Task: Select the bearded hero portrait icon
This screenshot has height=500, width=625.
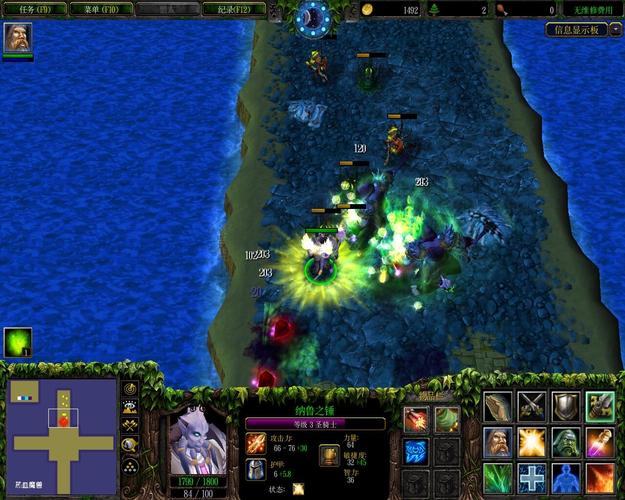Action: click(17, 38)
